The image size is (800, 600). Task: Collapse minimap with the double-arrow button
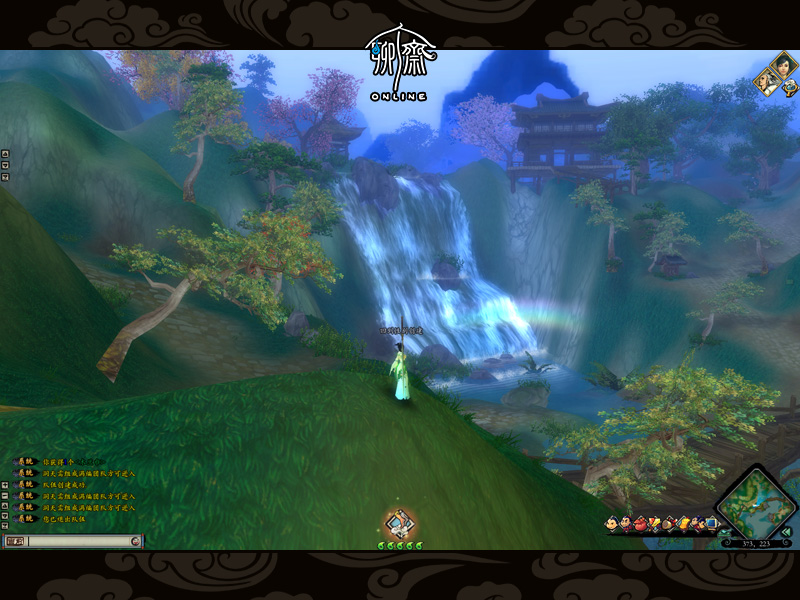click(787, 531)
